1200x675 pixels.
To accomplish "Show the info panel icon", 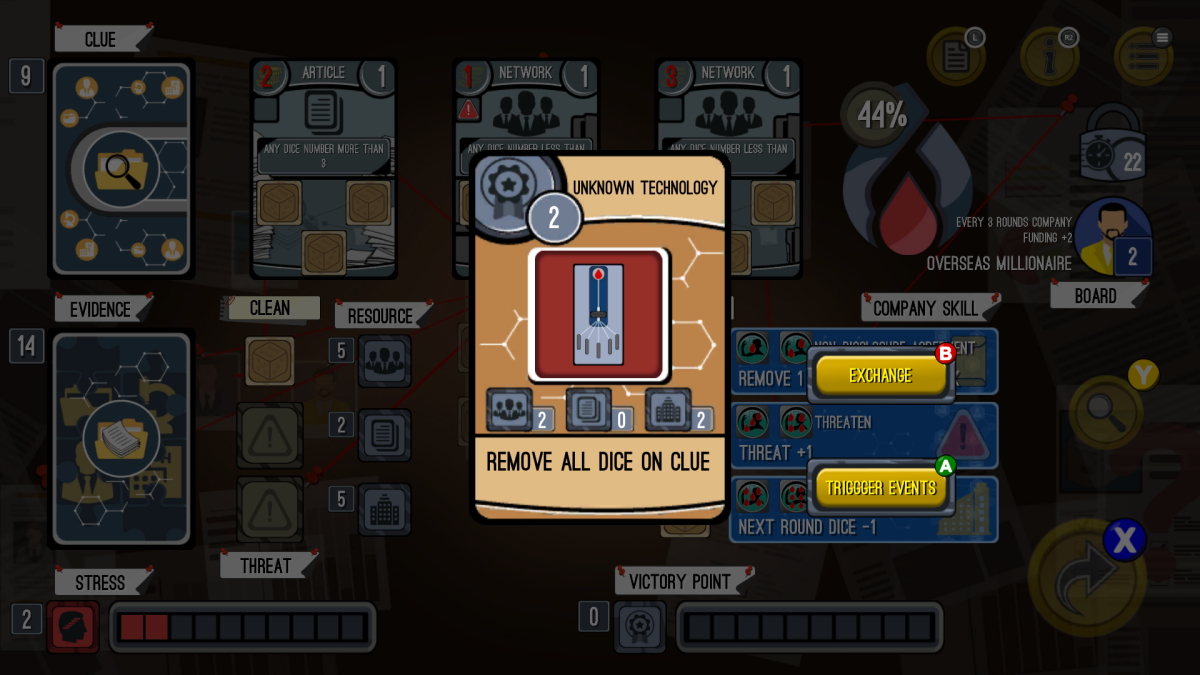I will (1049, 57).
